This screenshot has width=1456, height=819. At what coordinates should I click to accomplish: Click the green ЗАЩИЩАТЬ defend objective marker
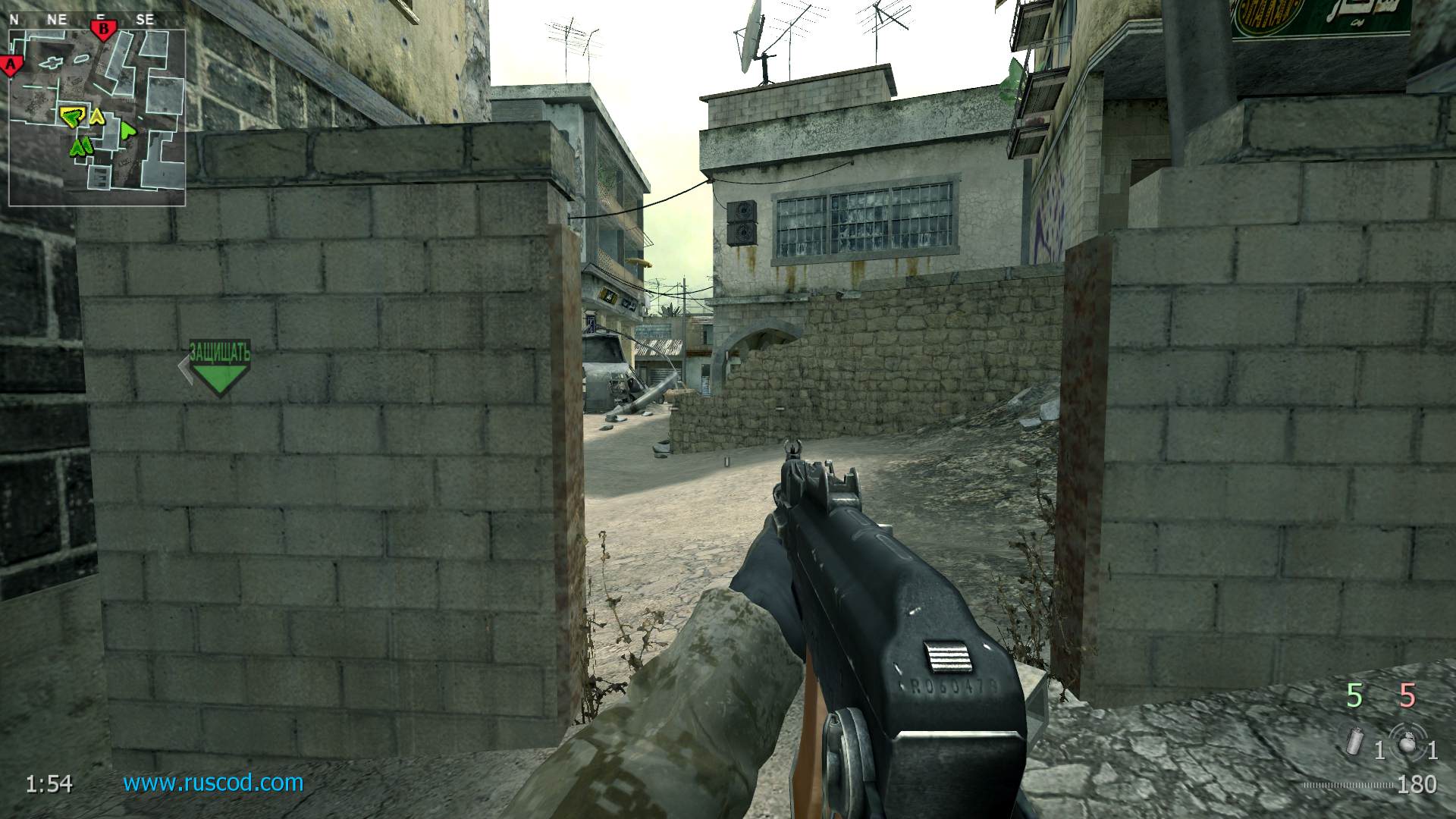[x=218, y=369]
